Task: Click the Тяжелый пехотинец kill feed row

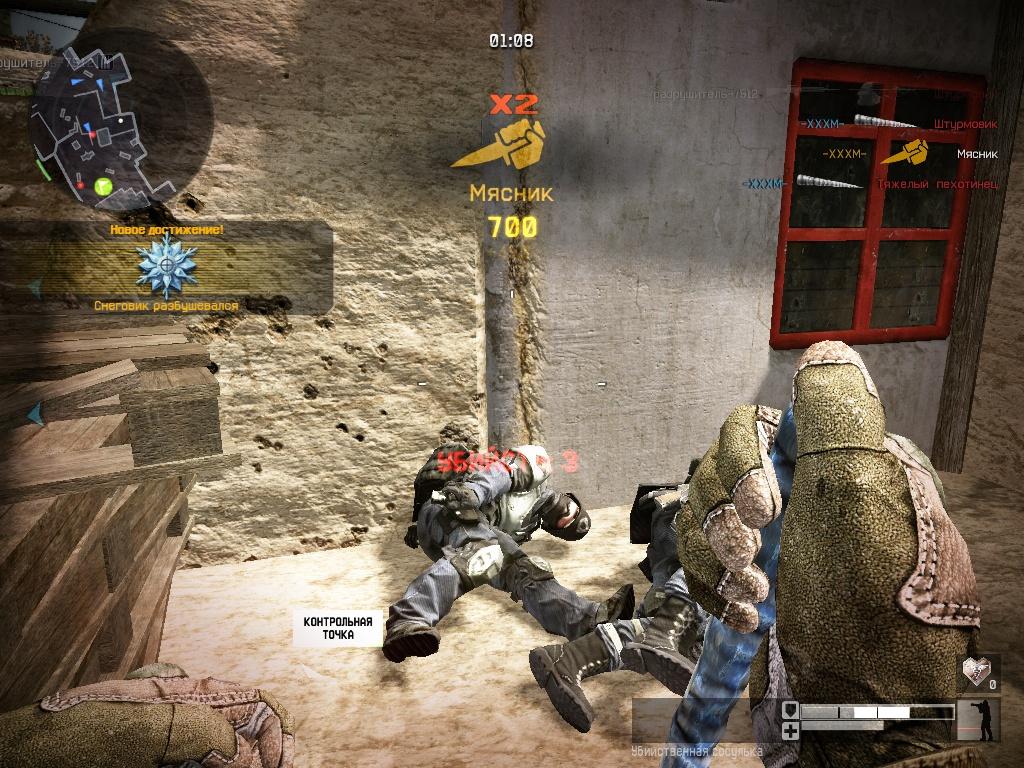Action: click(x=870, y=184)
